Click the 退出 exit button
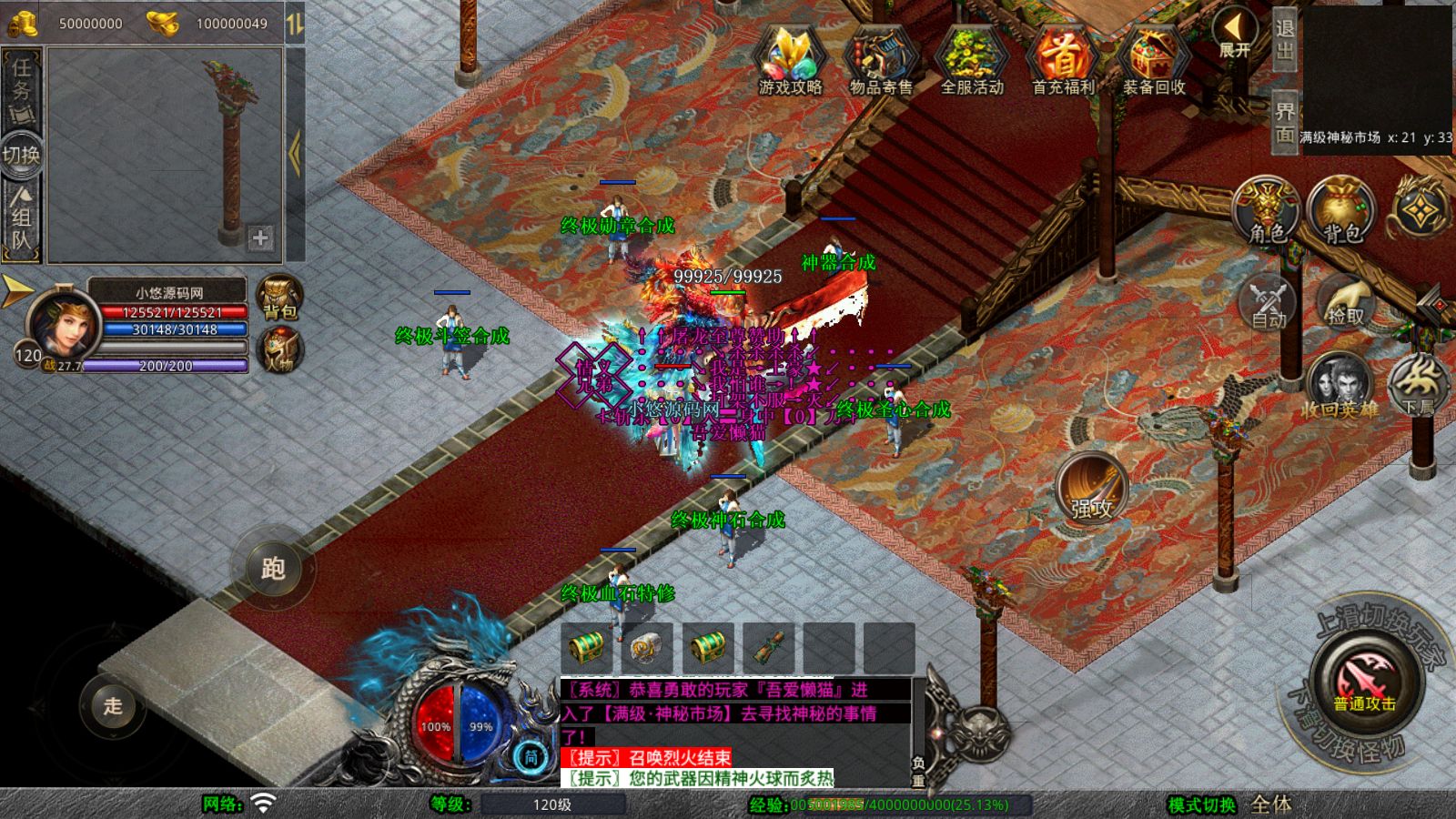 pos(1284,40)
